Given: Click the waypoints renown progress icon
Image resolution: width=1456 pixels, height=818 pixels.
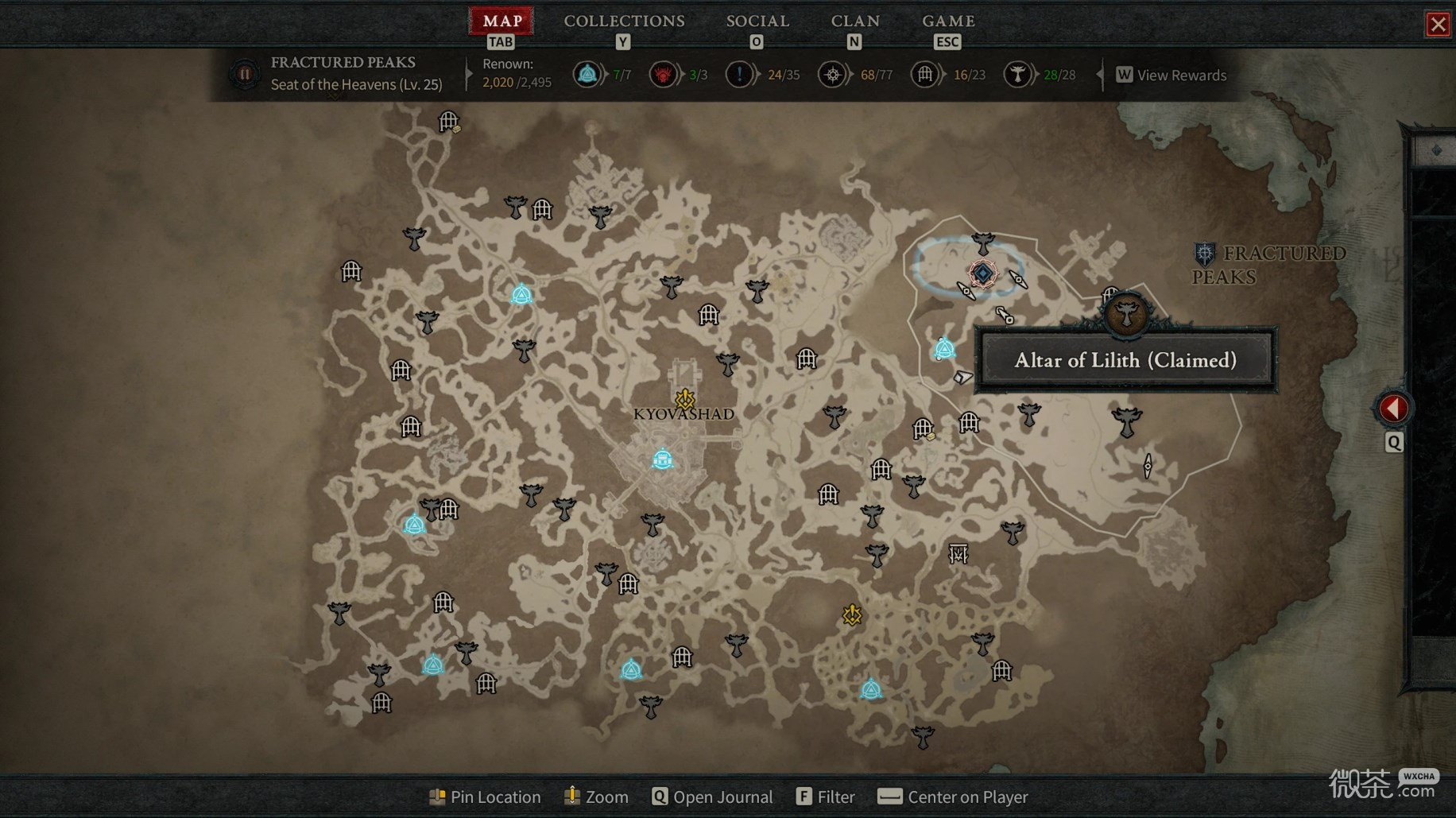Looking at the screenshot, I should pos(587,76).
